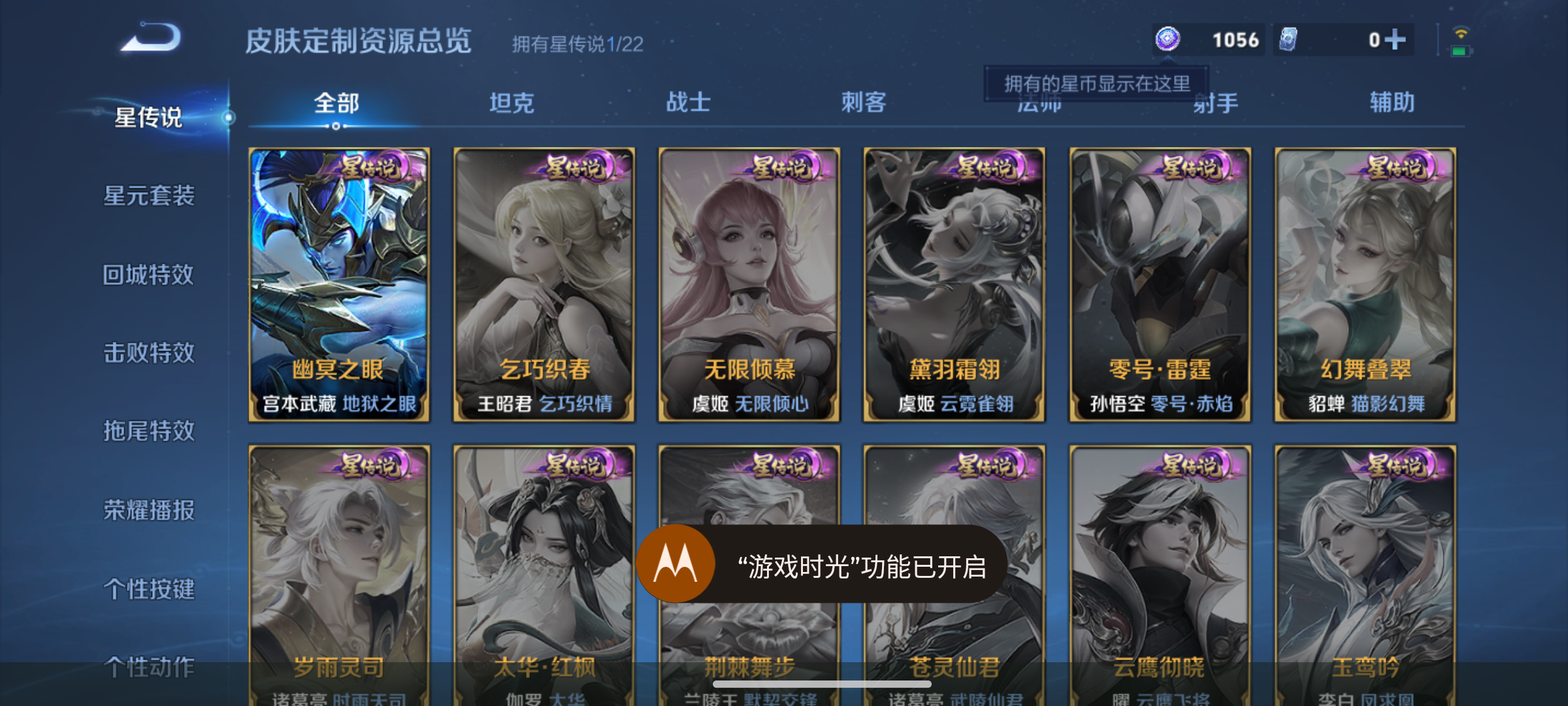Click the 拥有星传说1/22 counter text
1568x706 pixels.
tap(576, 44)
